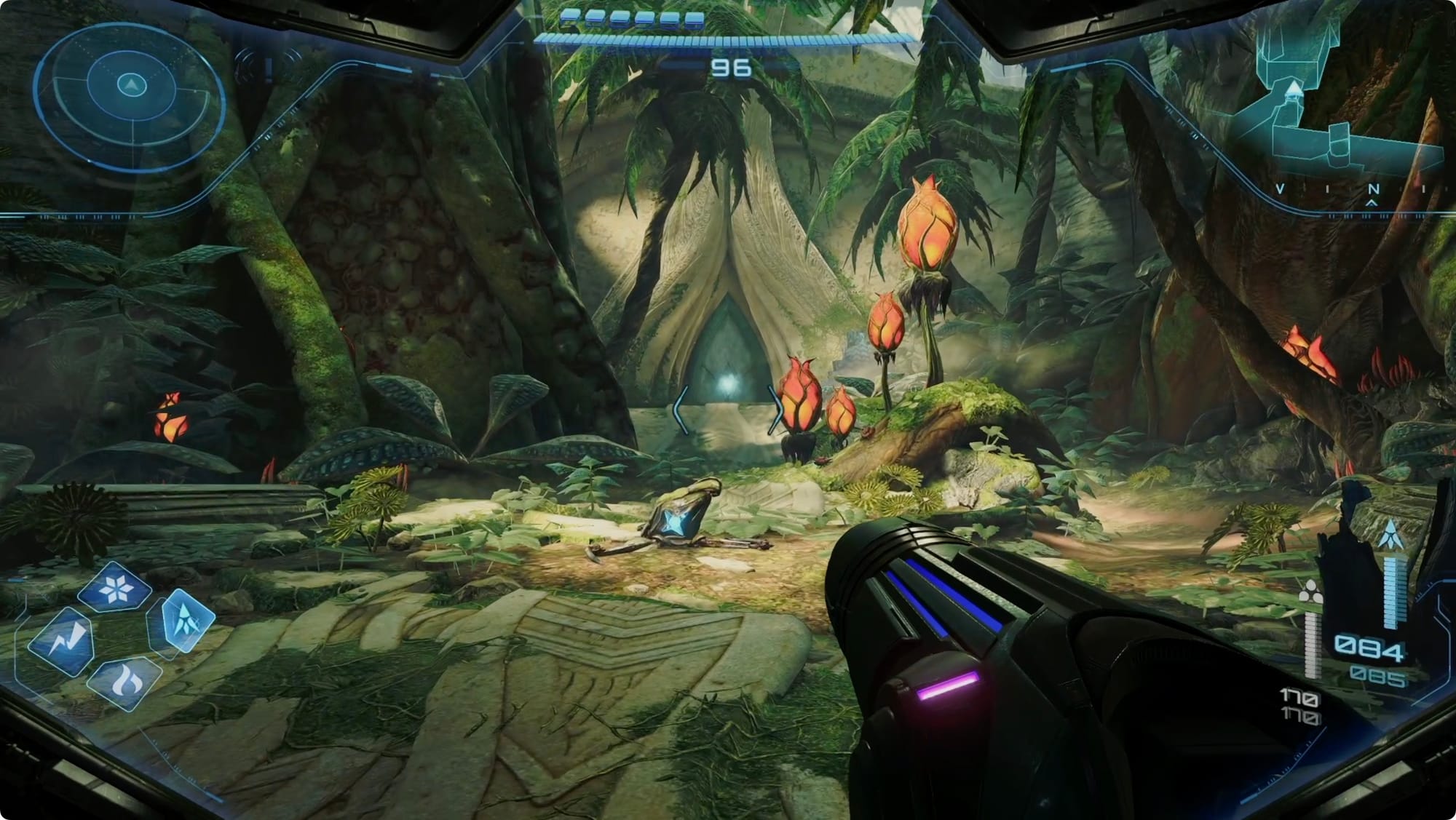Choose the fire flame beam icon
This screenshot has width=1456, height=820.
point(124,682)
